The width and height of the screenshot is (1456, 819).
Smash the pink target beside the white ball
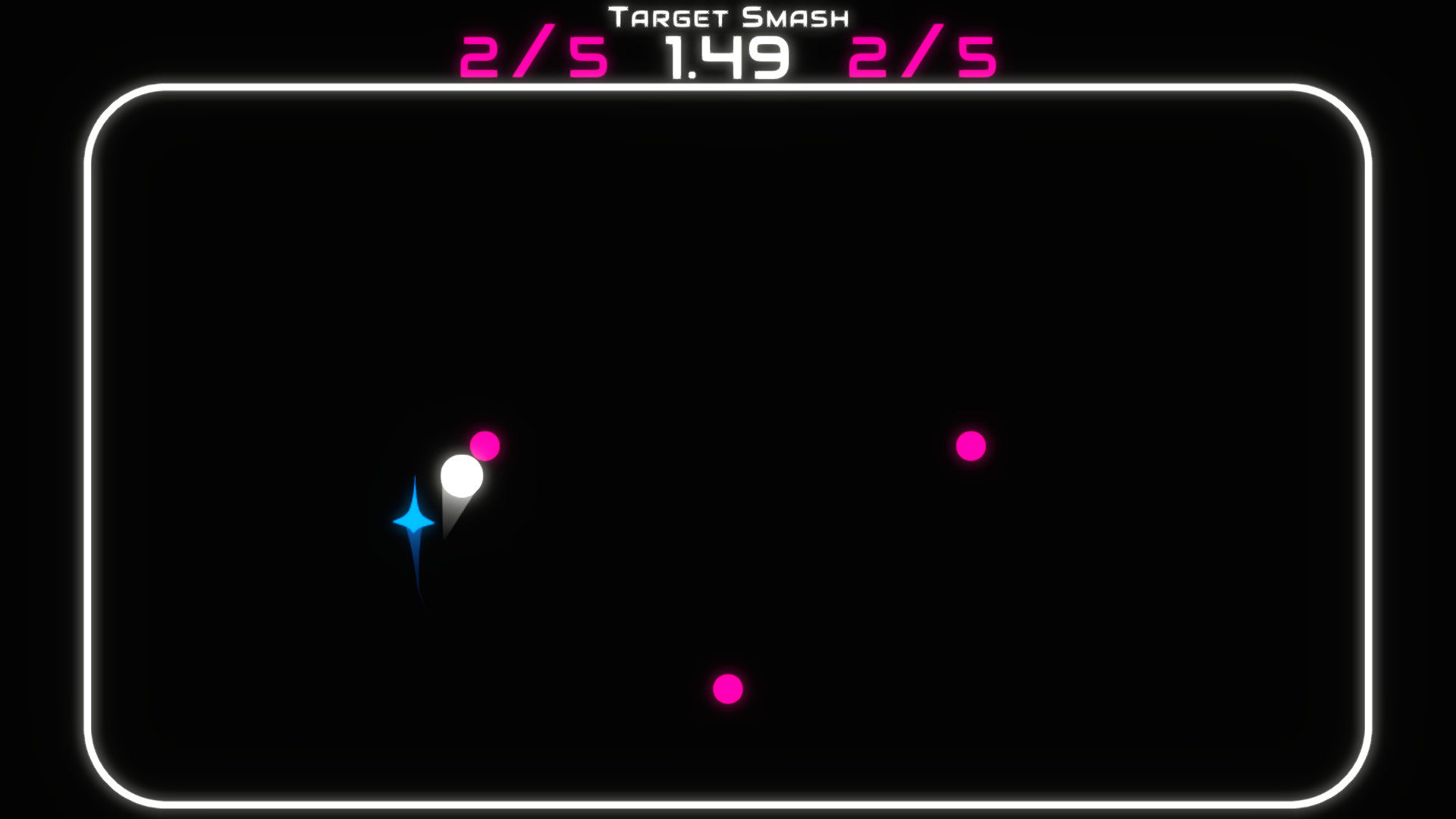[486, 446]
